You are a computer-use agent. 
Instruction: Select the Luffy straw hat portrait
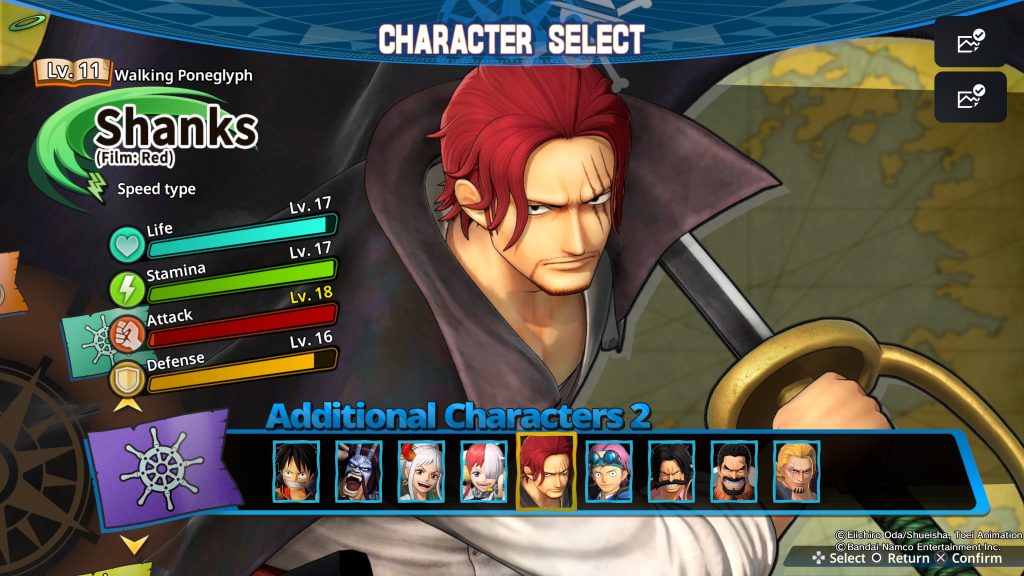pyautogui.click(x=297, y=471)
